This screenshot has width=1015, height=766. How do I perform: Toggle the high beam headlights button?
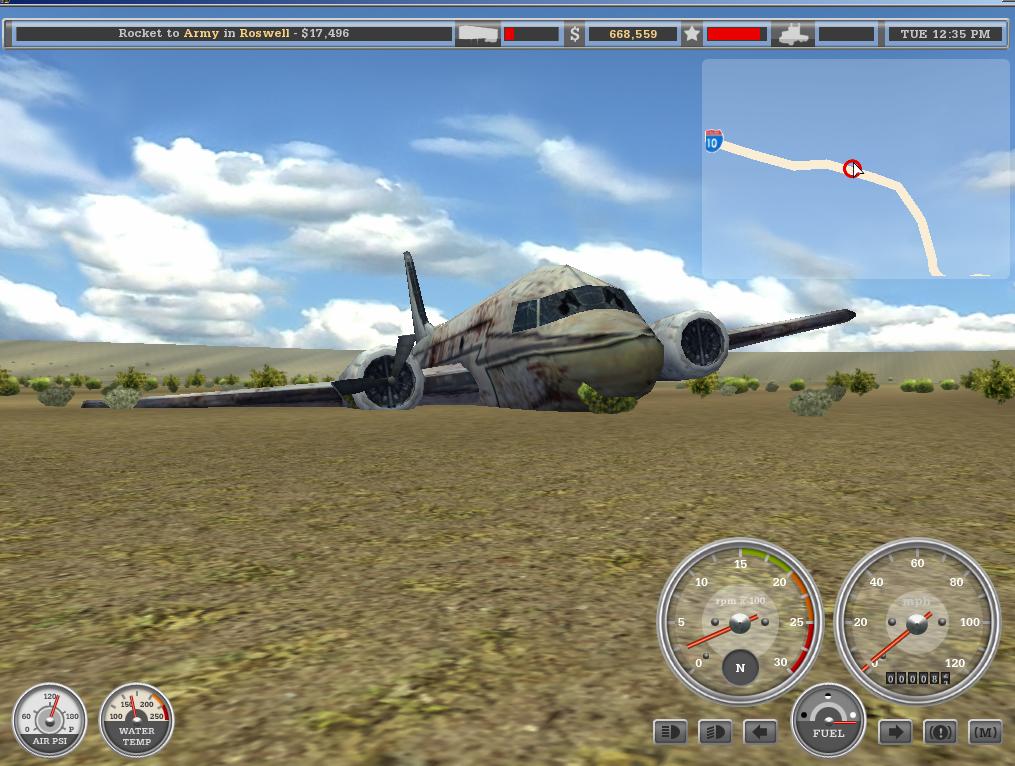click(x=670, y=733)
